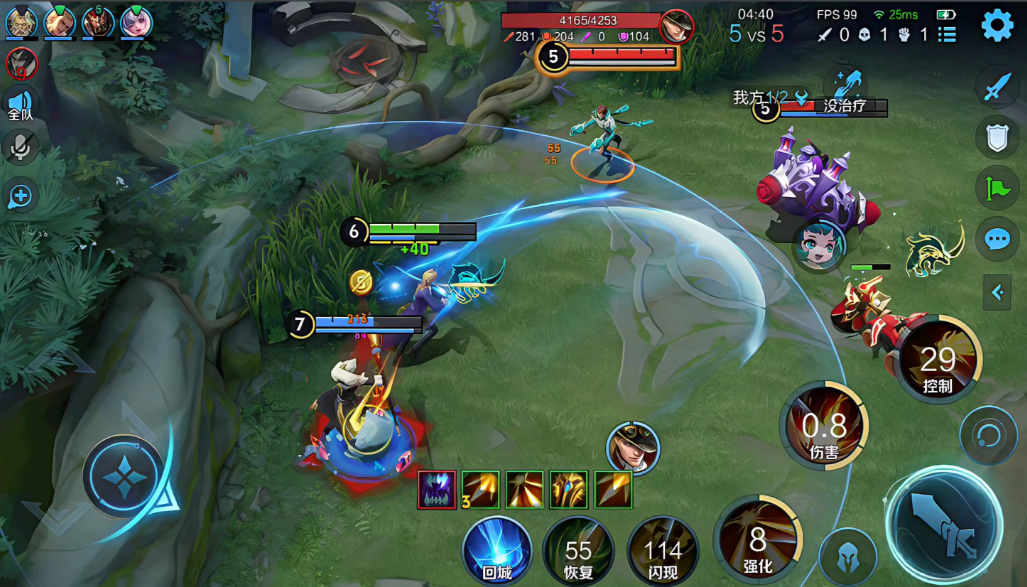Use the 回城 recall button
The height and width of the screenshot is (587, 1027).
pos(497,549)
